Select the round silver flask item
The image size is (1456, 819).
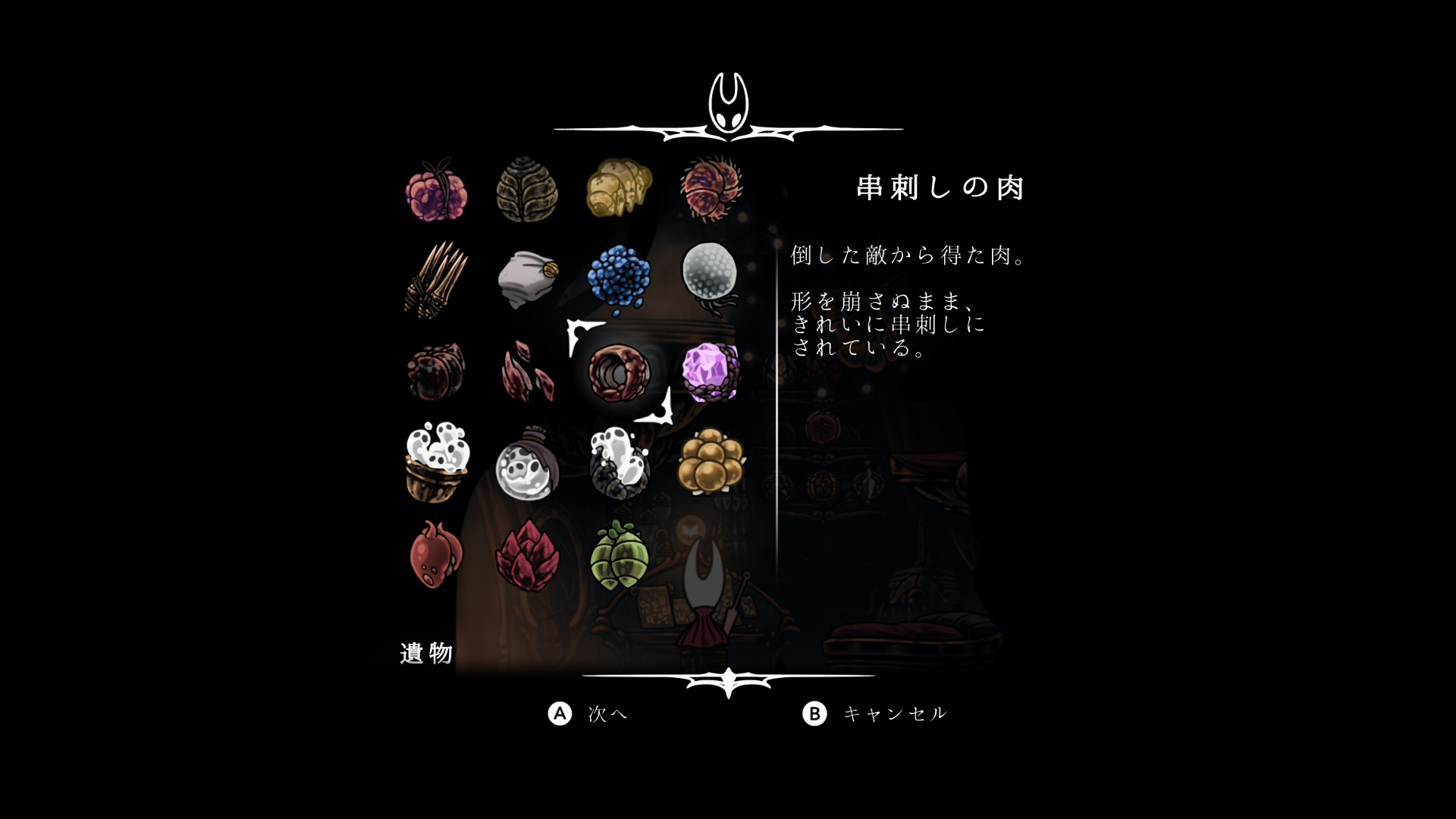click(x=528, y=464)
